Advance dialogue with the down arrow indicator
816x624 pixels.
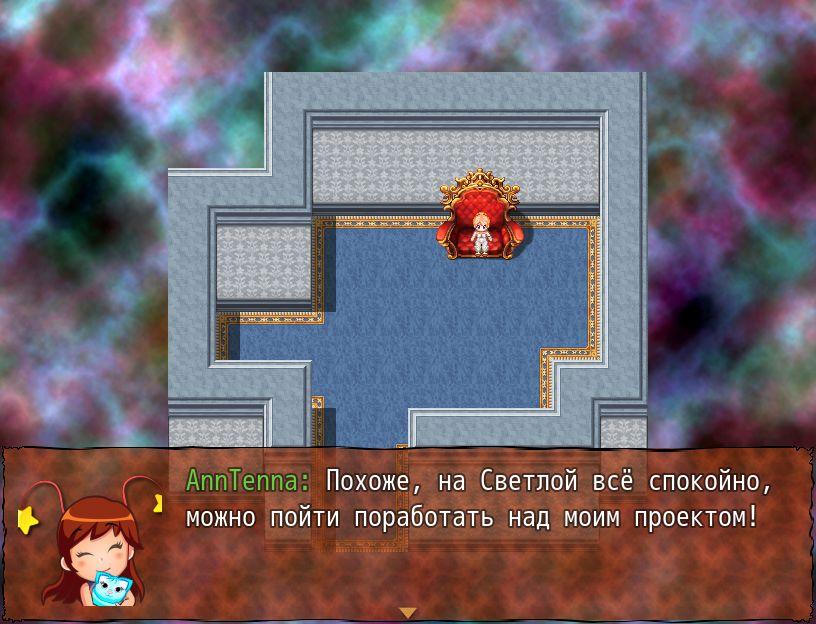coord(407,612)
